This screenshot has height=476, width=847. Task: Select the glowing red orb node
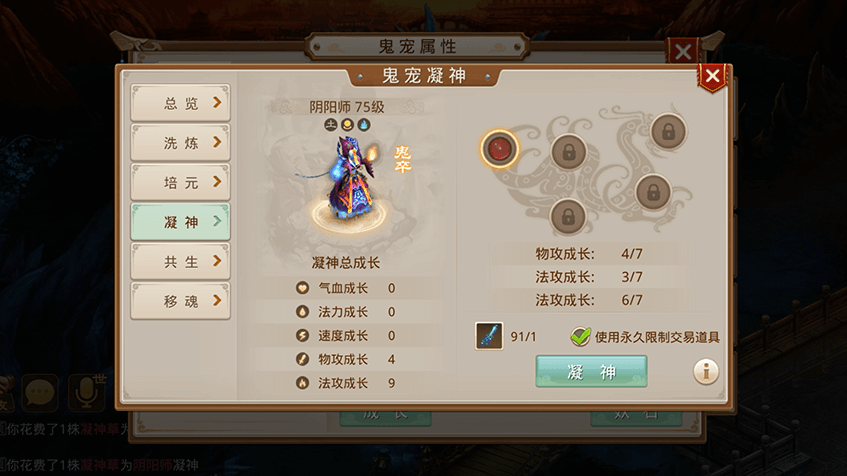point(498,149)
